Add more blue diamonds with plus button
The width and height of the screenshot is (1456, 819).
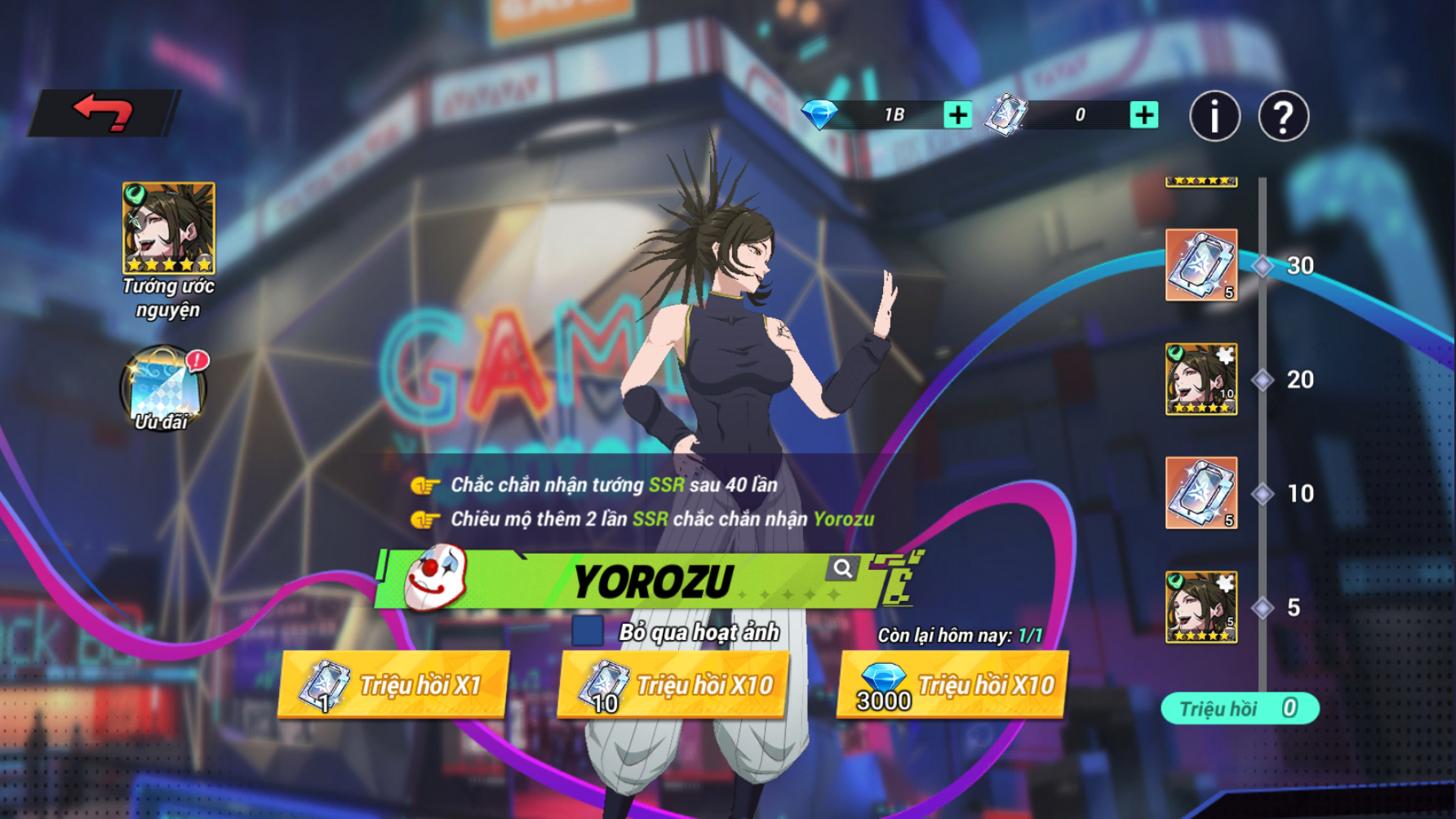pyautogui.click(x=957, y=115)
